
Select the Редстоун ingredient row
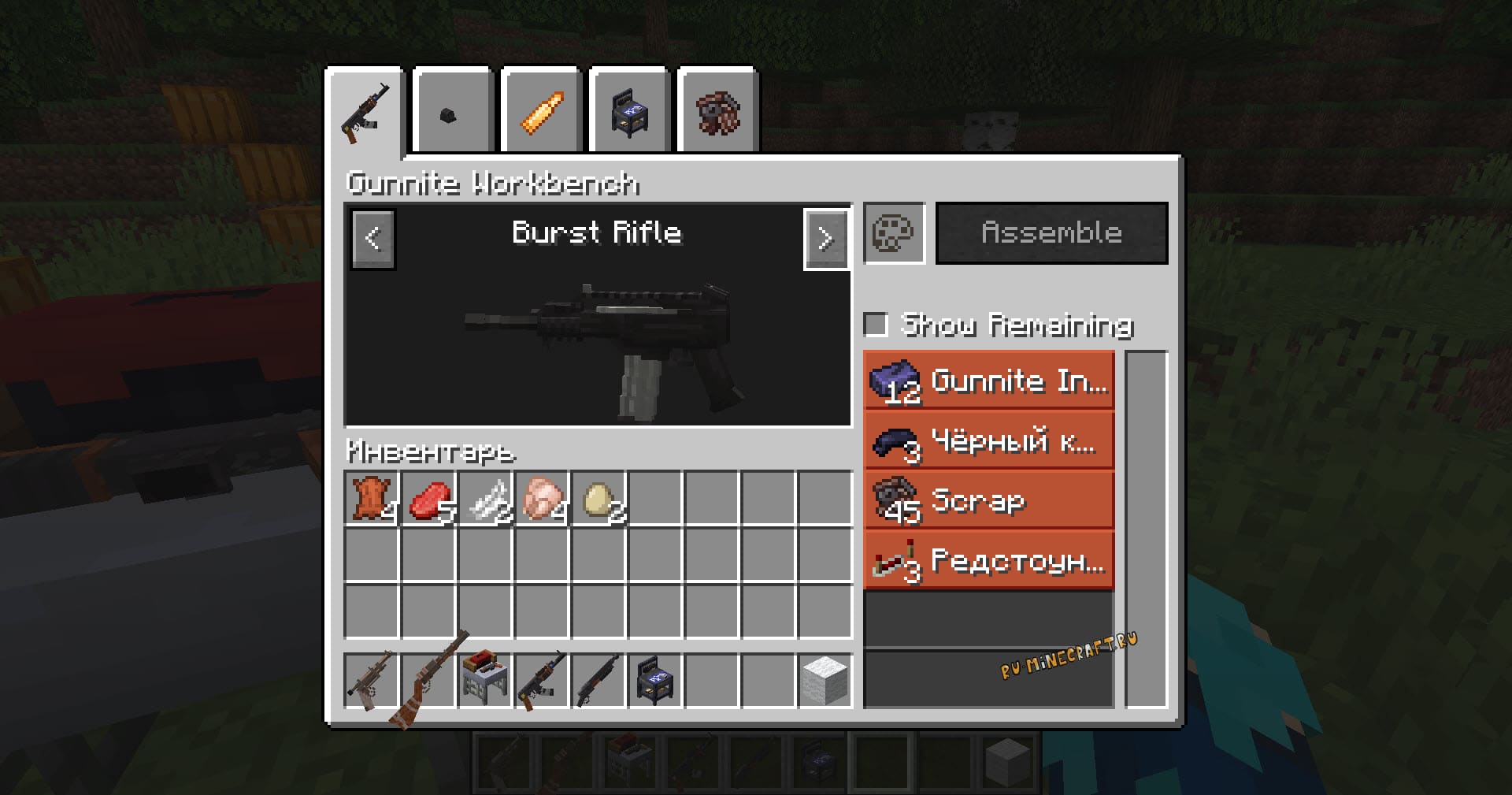pyautogui.click(x=989, y=561)
